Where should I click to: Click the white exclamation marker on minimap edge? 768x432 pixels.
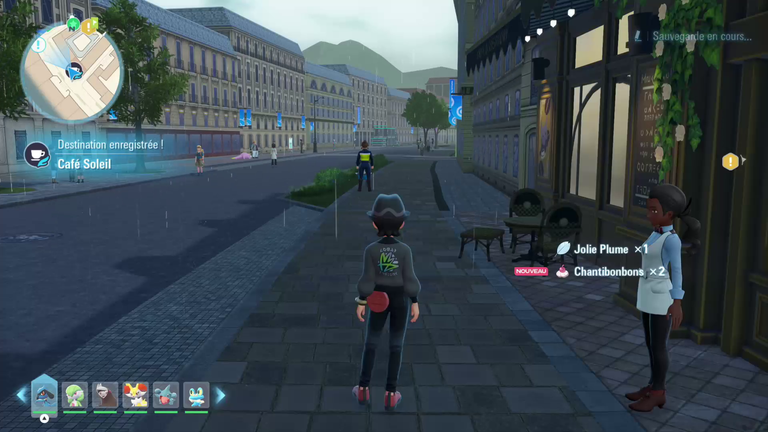click(x=38, y=45)
